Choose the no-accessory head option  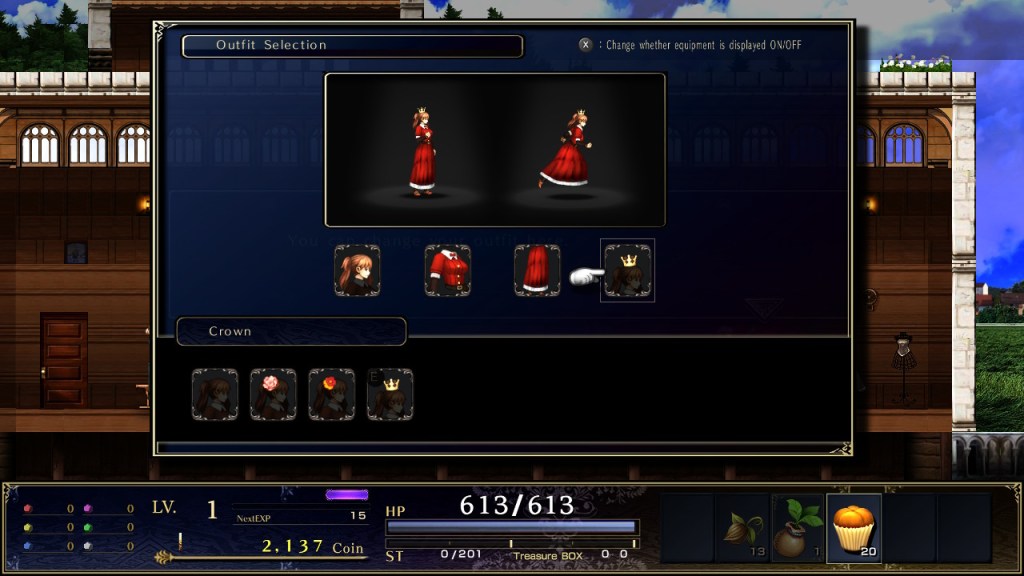tap(215, 394)
